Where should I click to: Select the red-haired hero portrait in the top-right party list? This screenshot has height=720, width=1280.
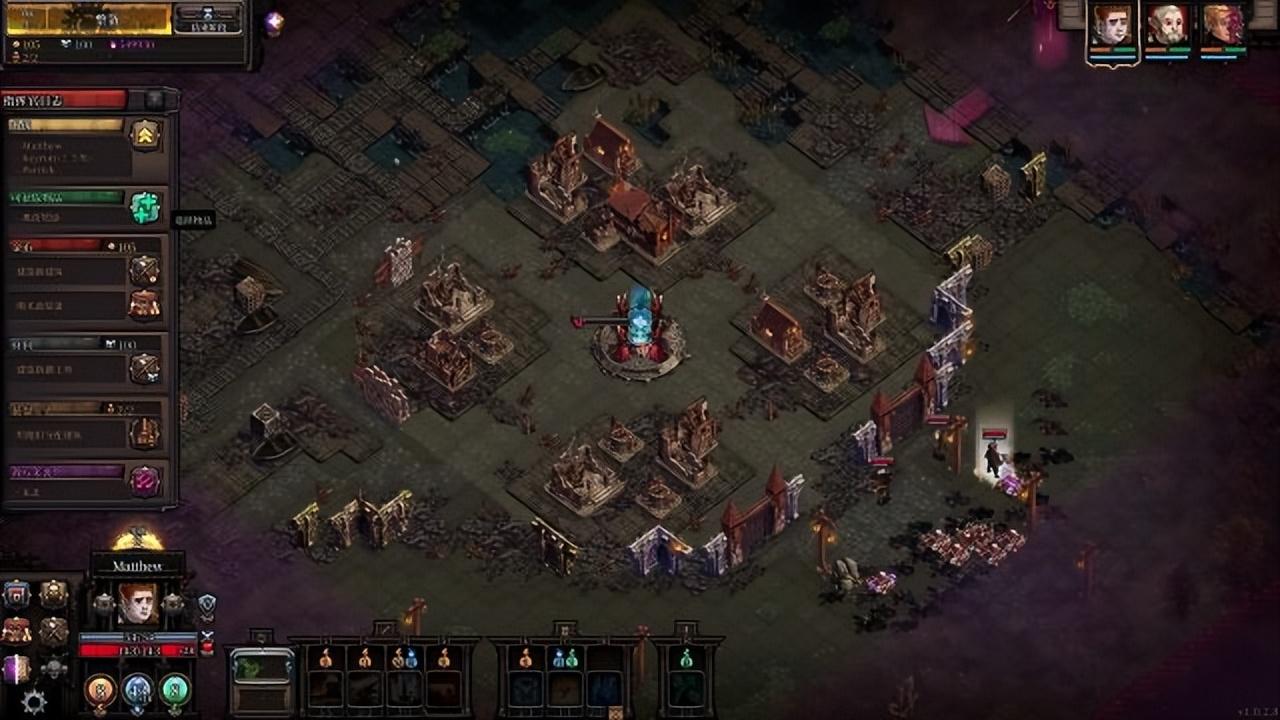coord(1112,26)
